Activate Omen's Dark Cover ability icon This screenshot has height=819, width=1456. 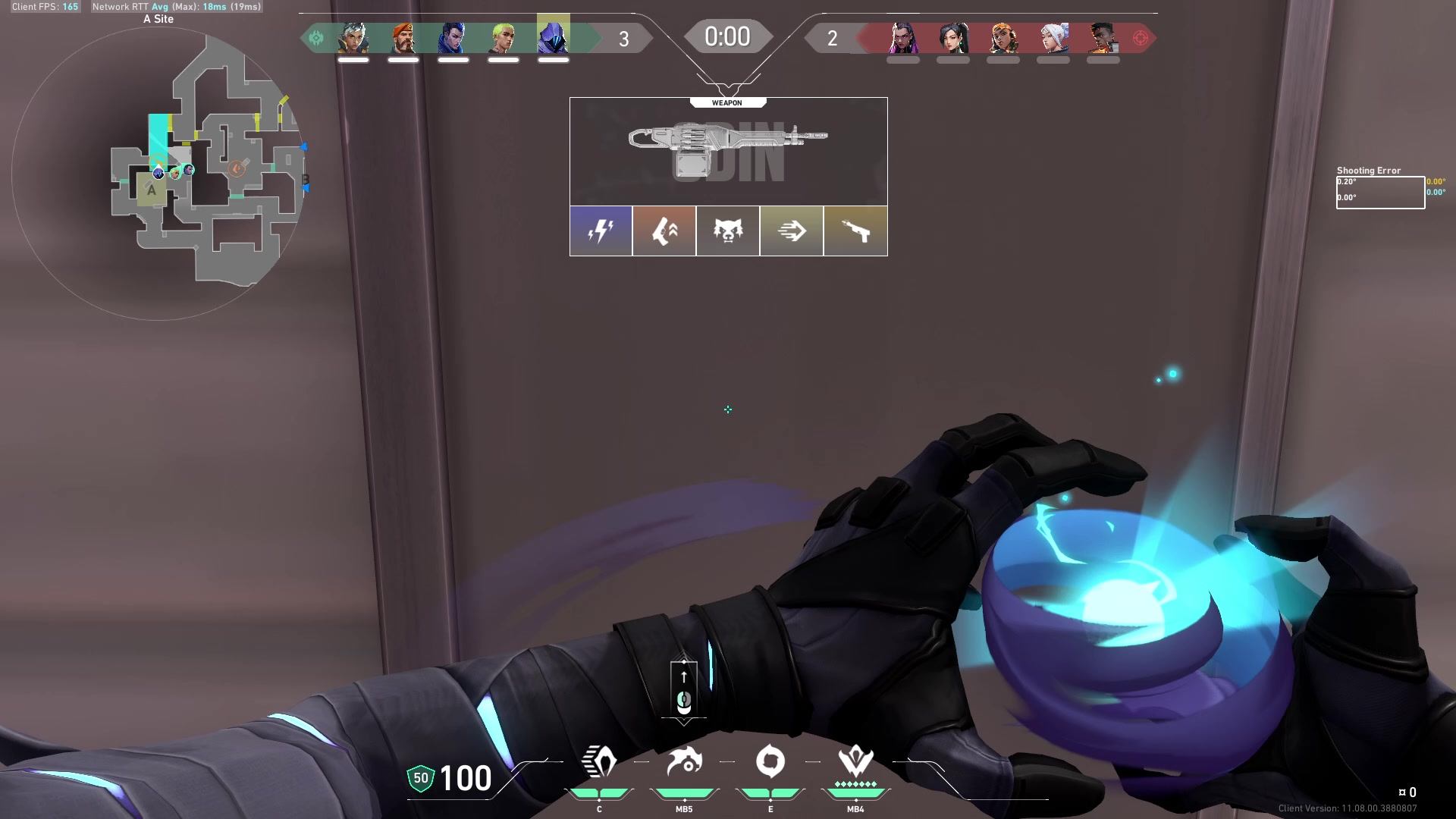(770, 762)
